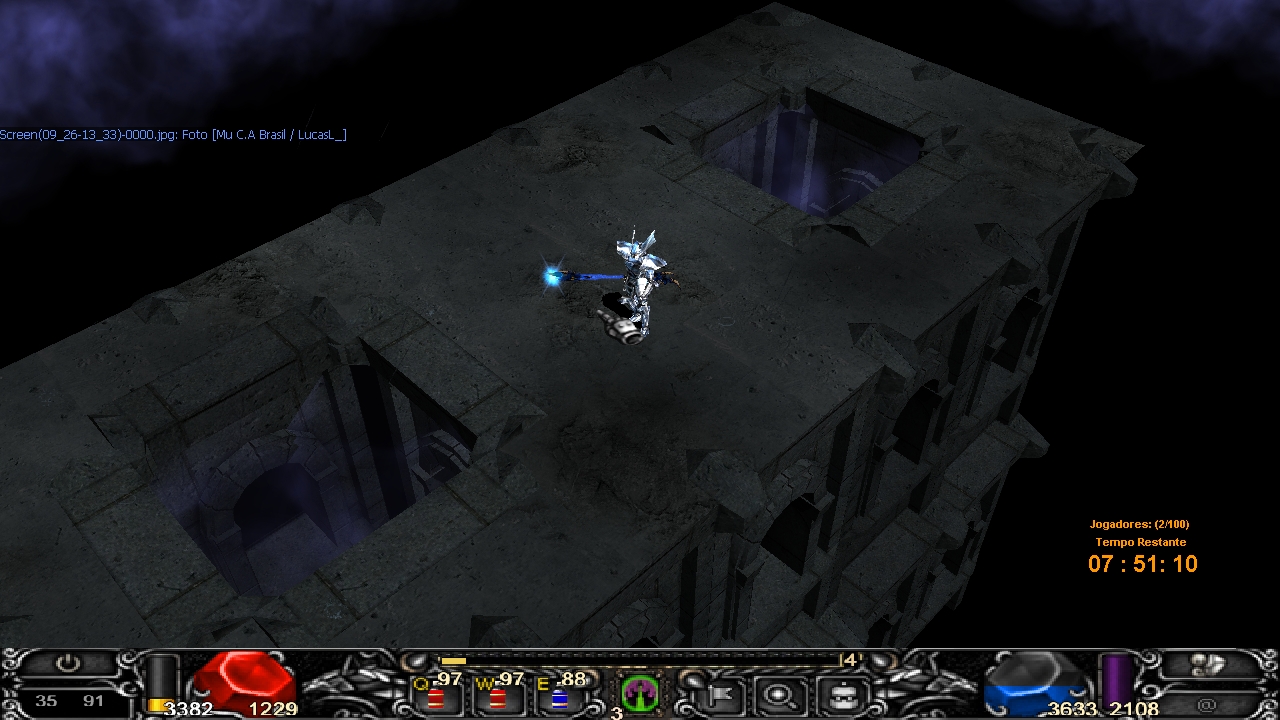The height and width of the screenshot is (720, 1280).
Task: Use the blue mana potion in E slot
Action: tap(559, 697)
